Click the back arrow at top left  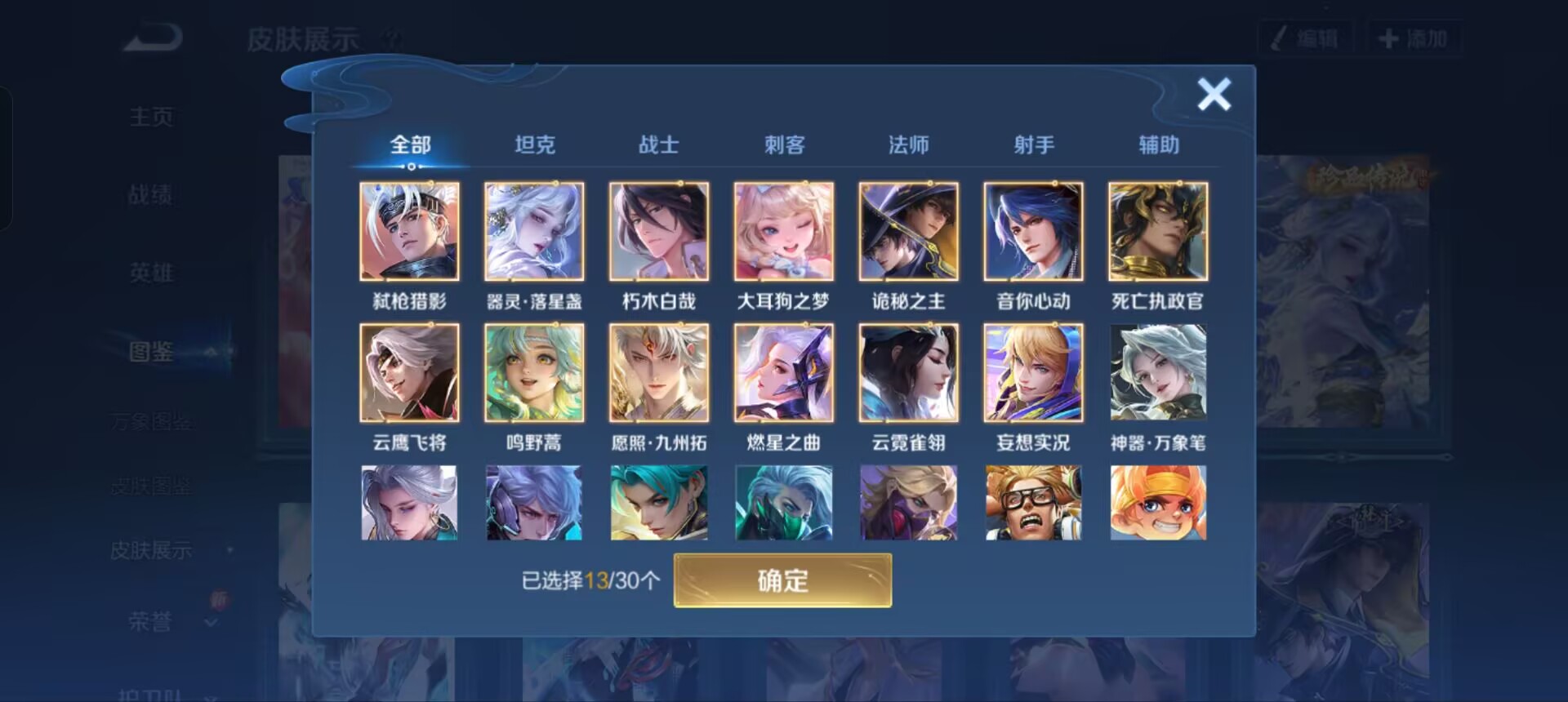coord(151,37)
